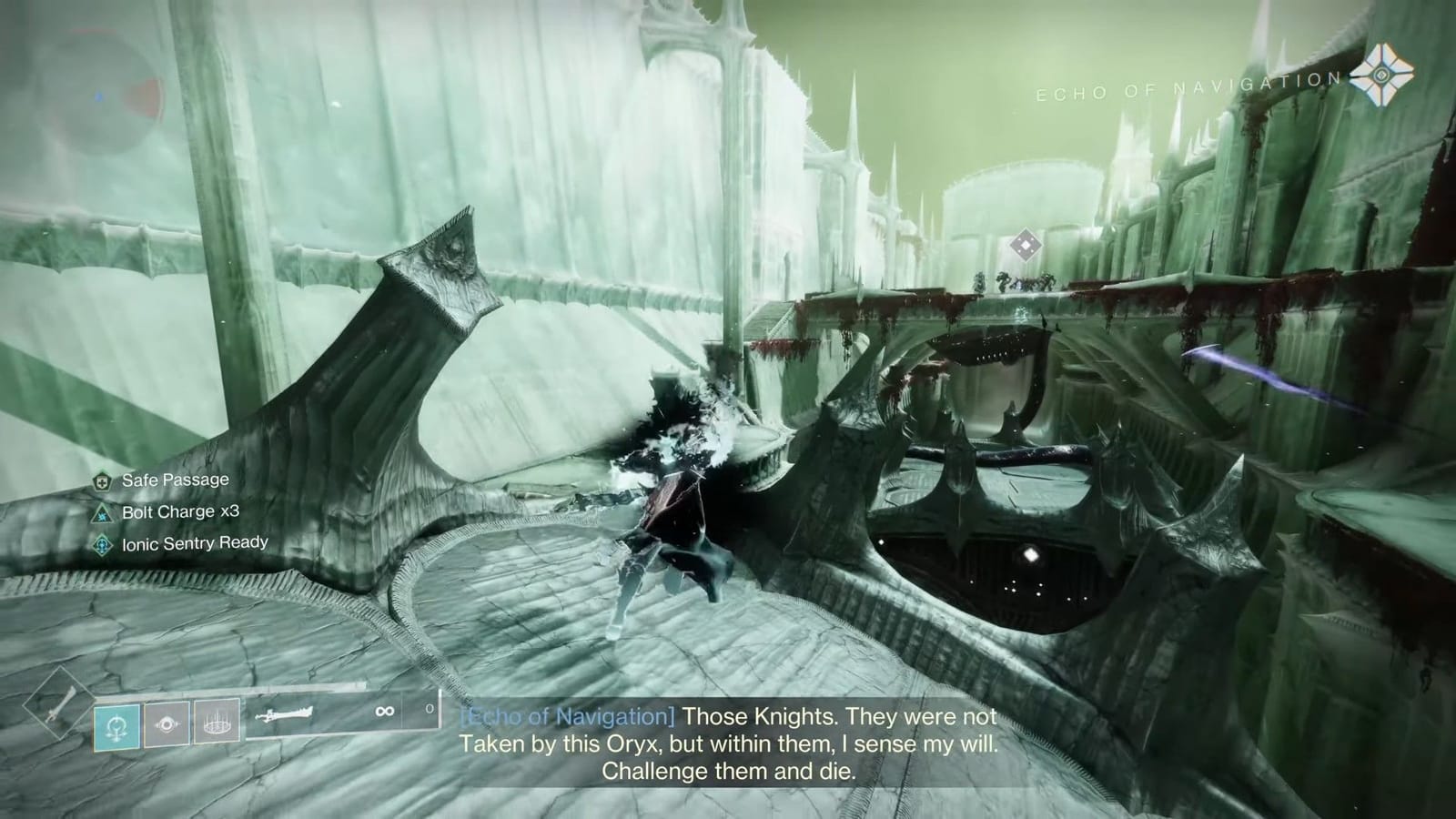Click the blue Echo of Navigation speaker label
1456x819 pixels.
(x=565, y=716)
